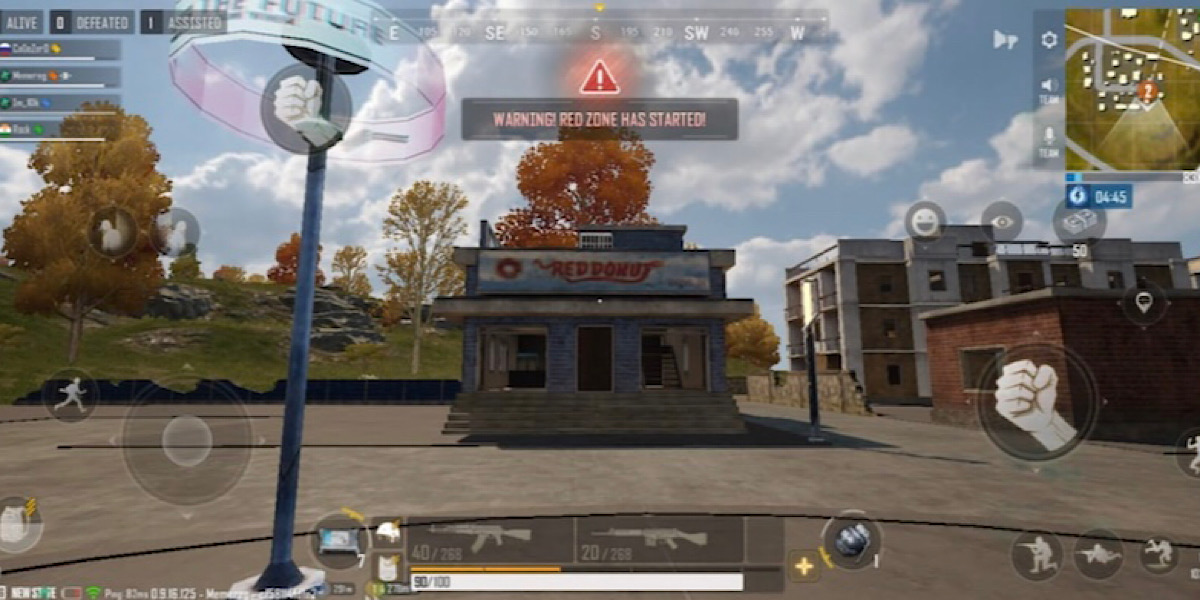The width and height of the screenshot is (1200, 600).
Task: Open the yellow plus medical button
Action: [x=804, y=566]
